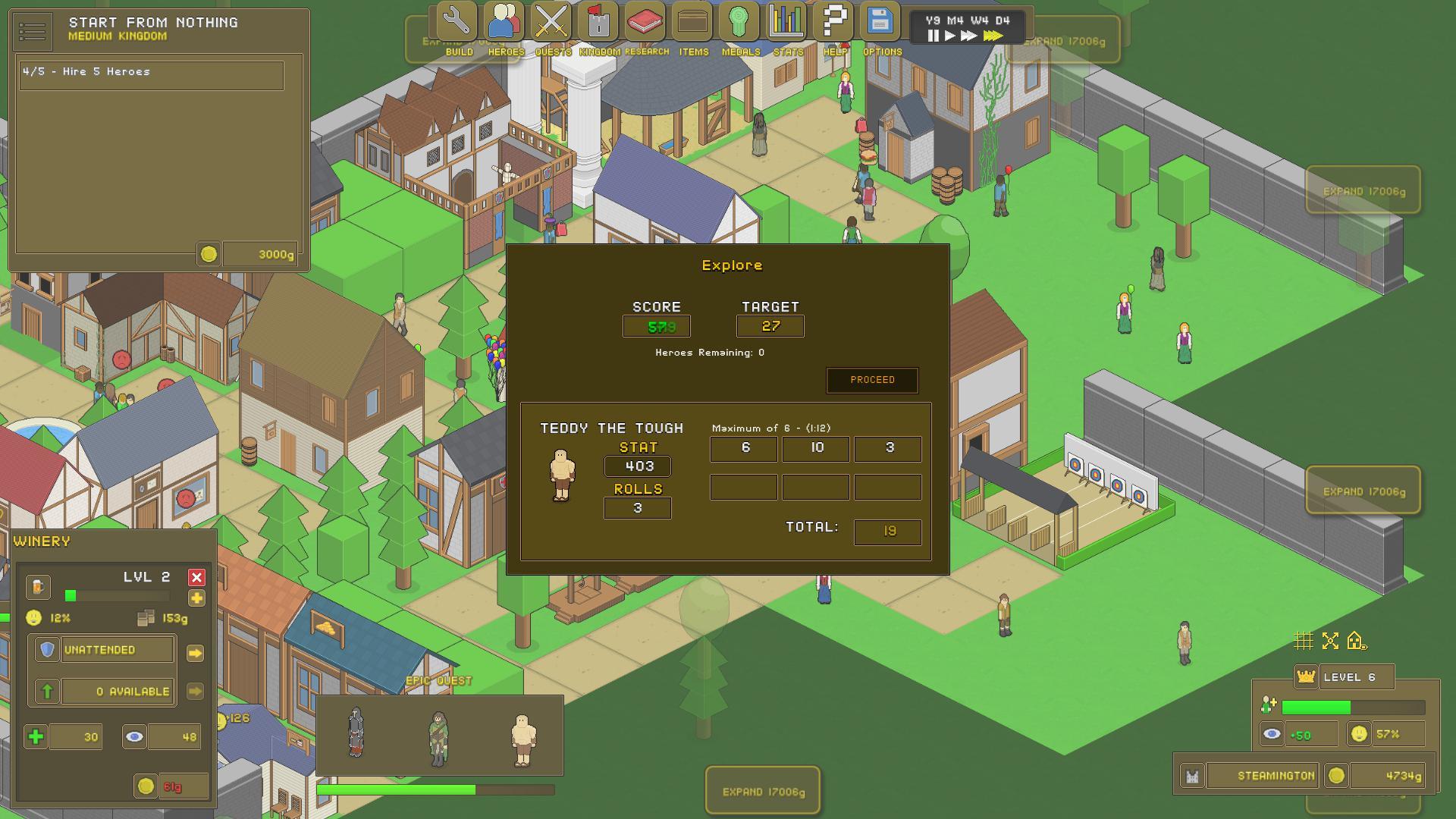Open the Quests screen
Screen dimensions: 1456x819
coord(551,23)
